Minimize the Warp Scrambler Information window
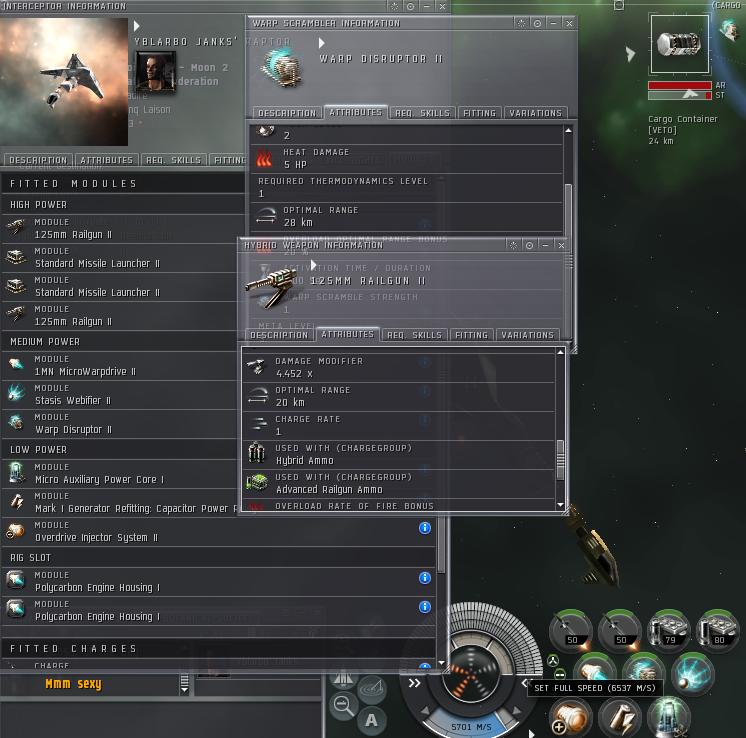 click(553, 23)
